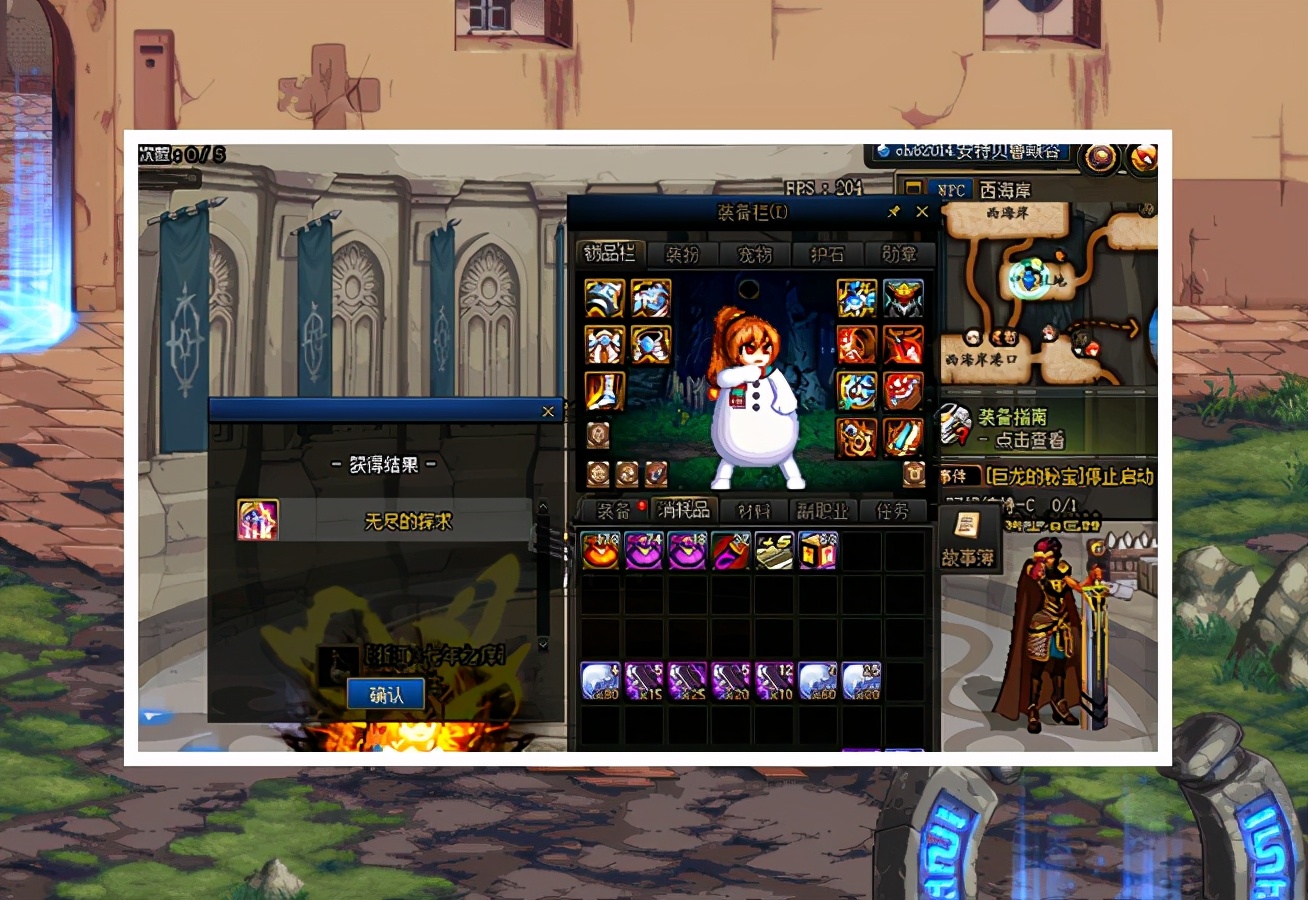Show the 勋章 medal tab

[898, 254]
